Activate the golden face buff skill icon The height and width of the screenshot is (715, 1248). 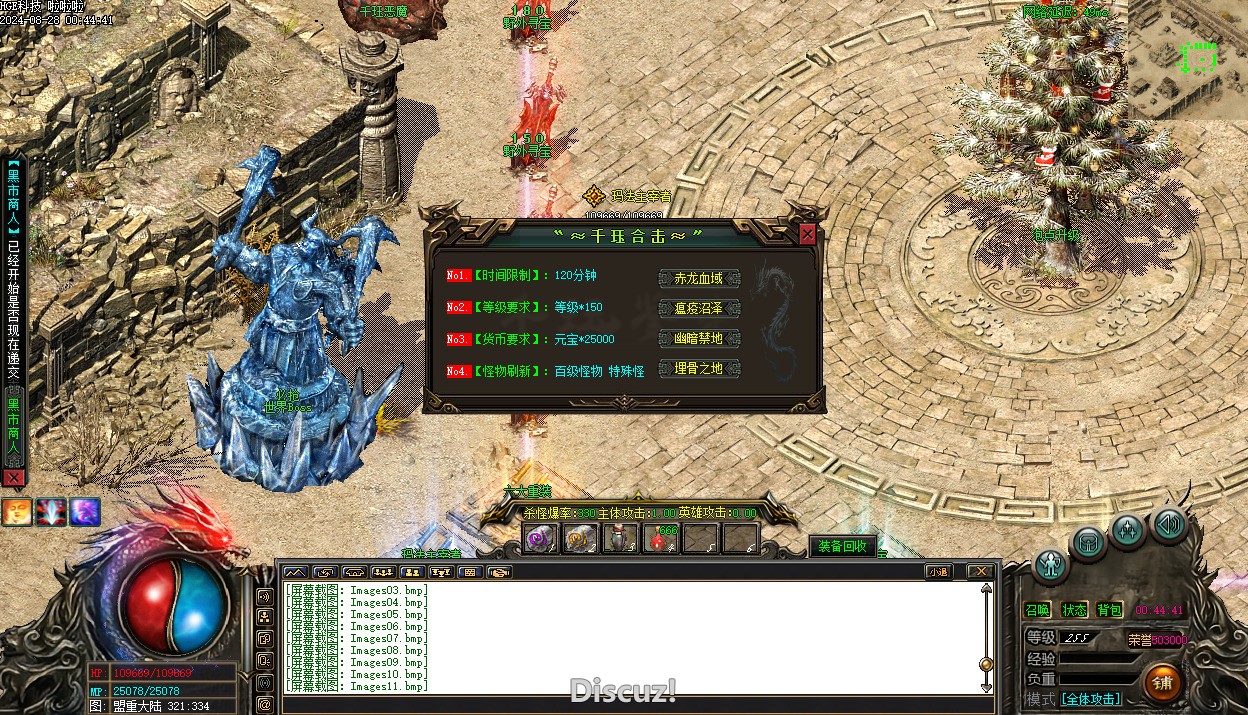pyautogui.click(x=16, y=512)
